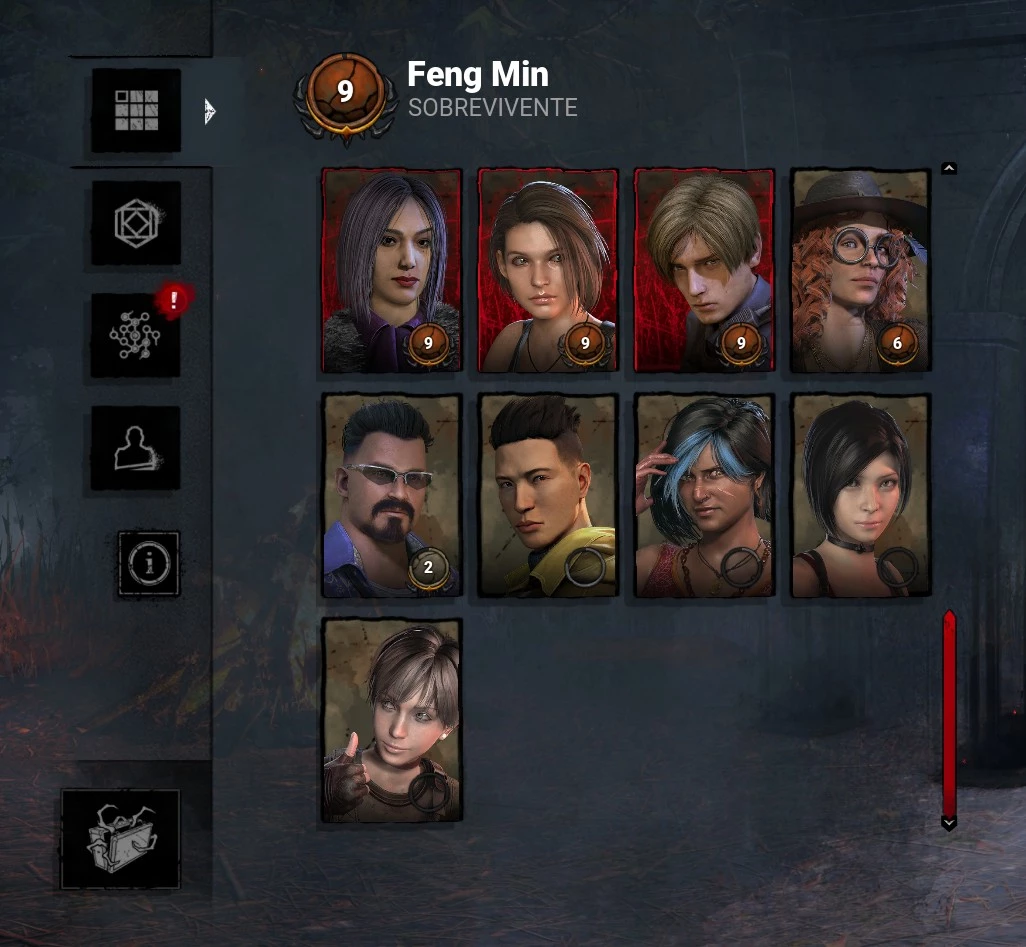Open the character grid tab
Image resolution: width=1026 pixels, height=947 pixels.
click(x=136, y=110)
